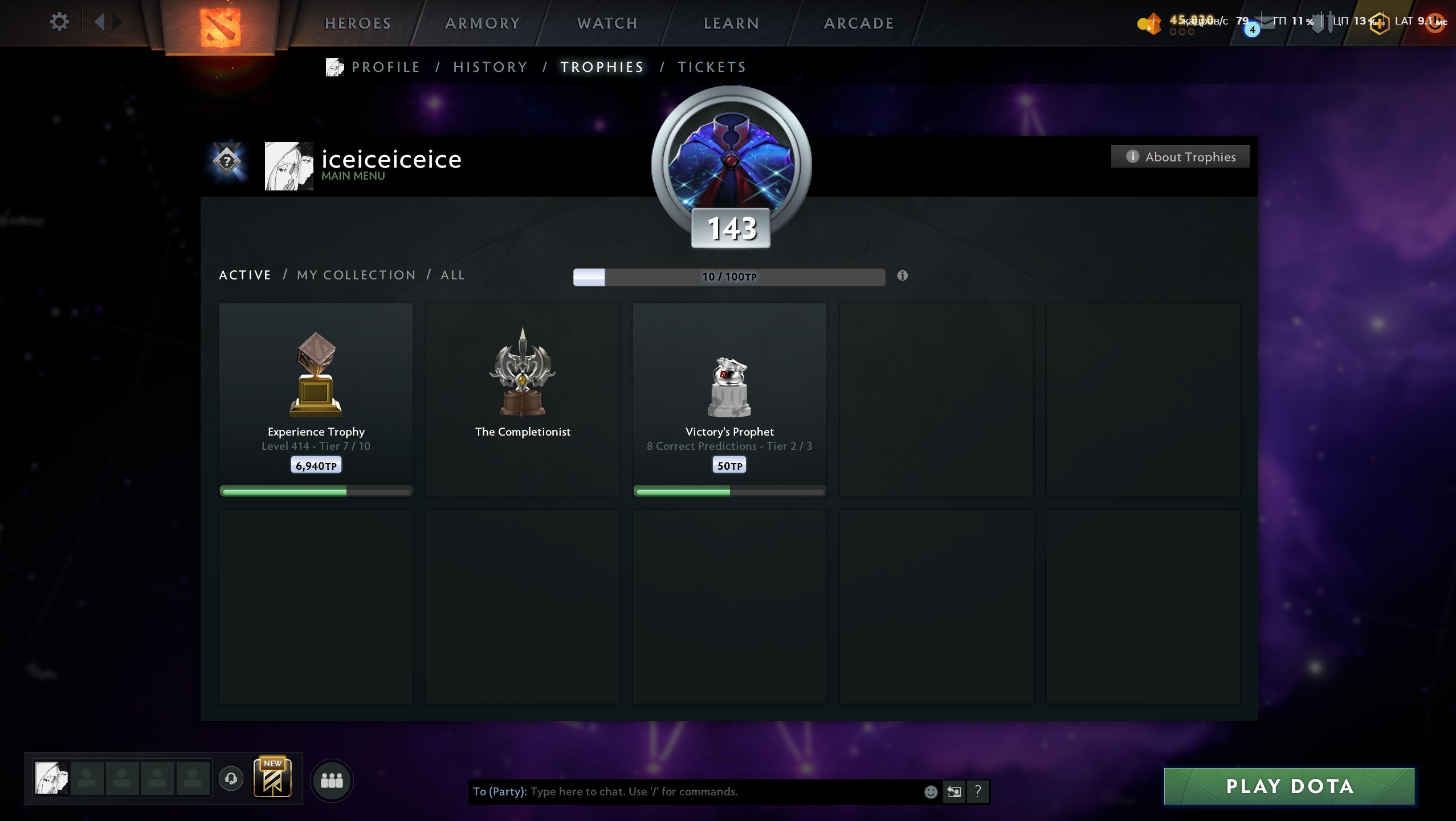
Task: Open the Arcade section
Action: coord(859,23)
